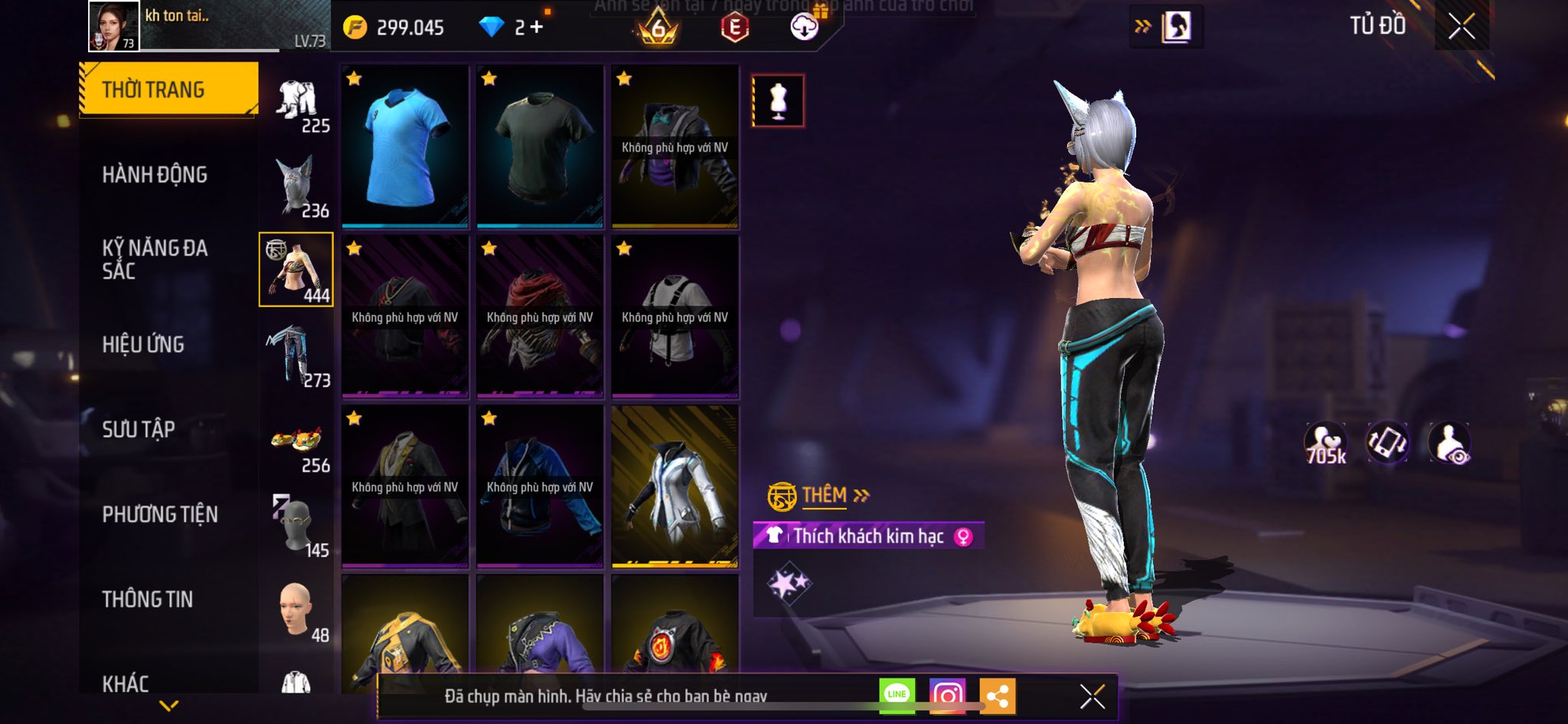
Task: Open the pants category with 273 items
Action: pyautogui.click(x=296, y=355)
